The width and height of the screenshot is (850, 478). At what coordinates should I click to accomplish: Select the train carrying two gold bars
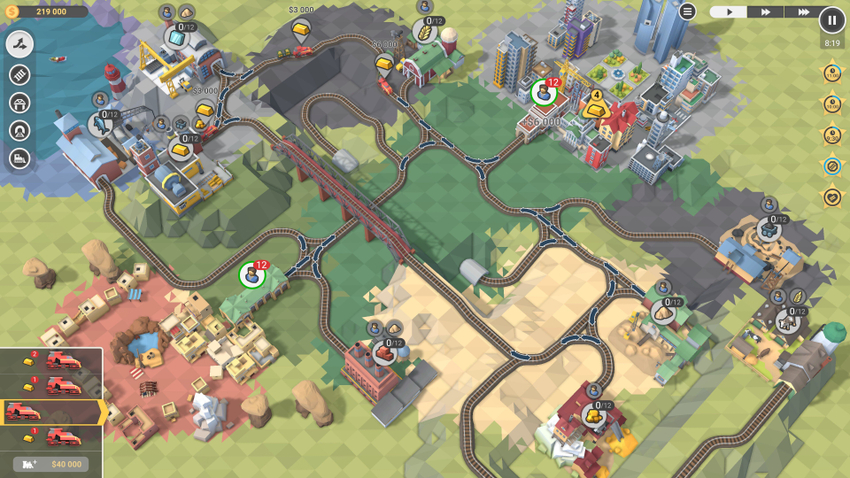tap(50, 360)
